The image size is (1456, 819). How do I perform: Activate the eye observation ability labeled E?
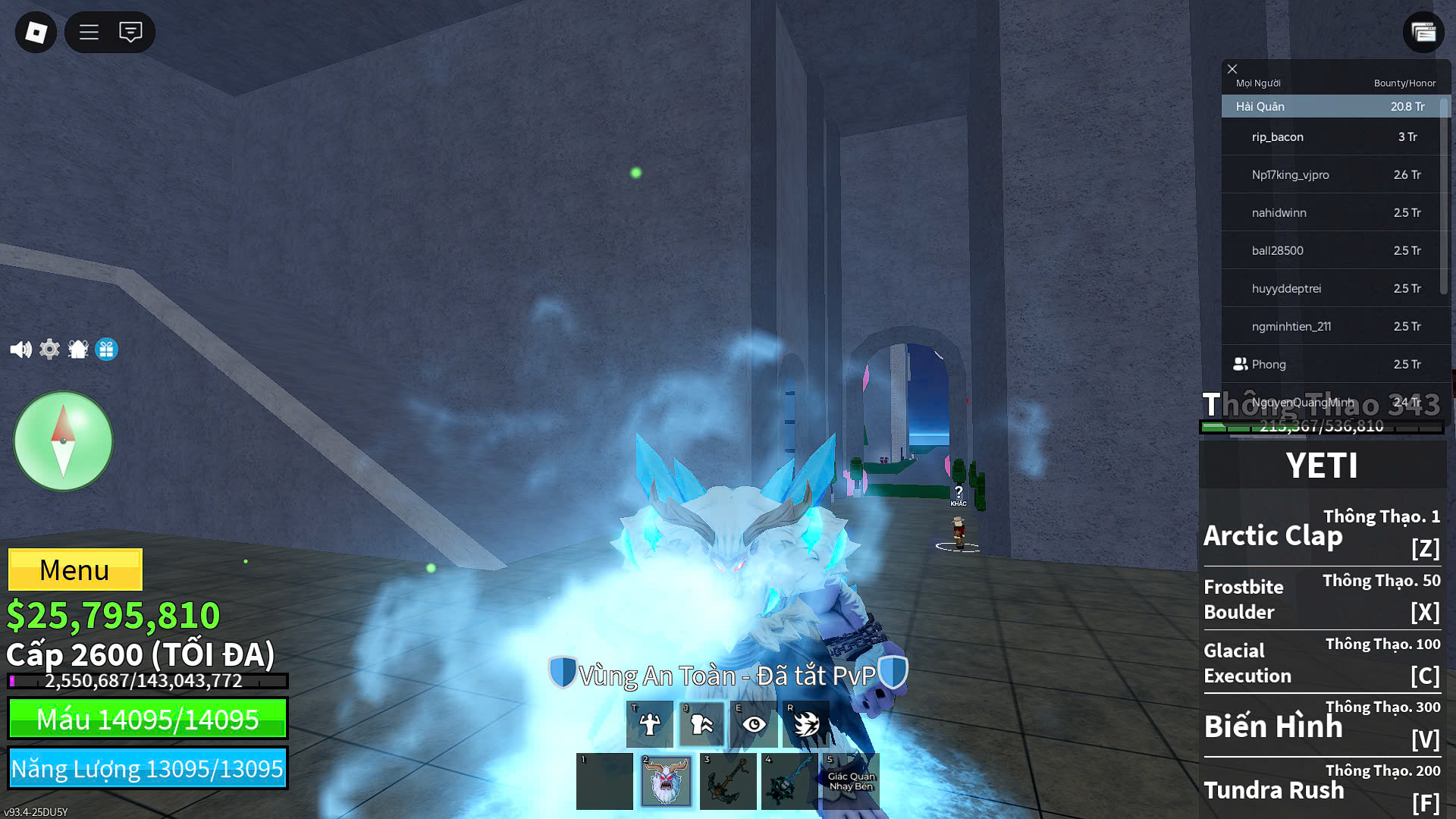coord(753,724)
